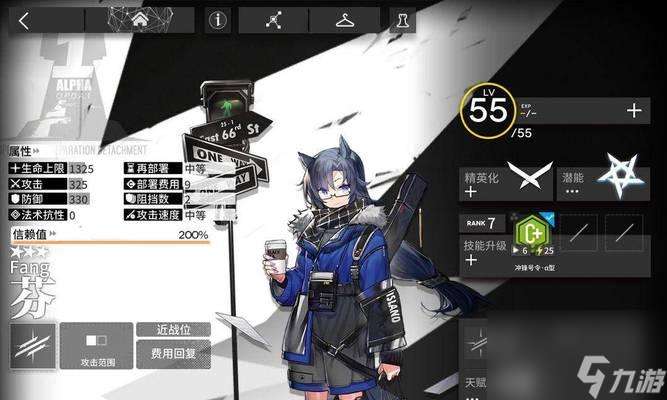
Task: Open the flask icon menu
Action: point(403,19)
